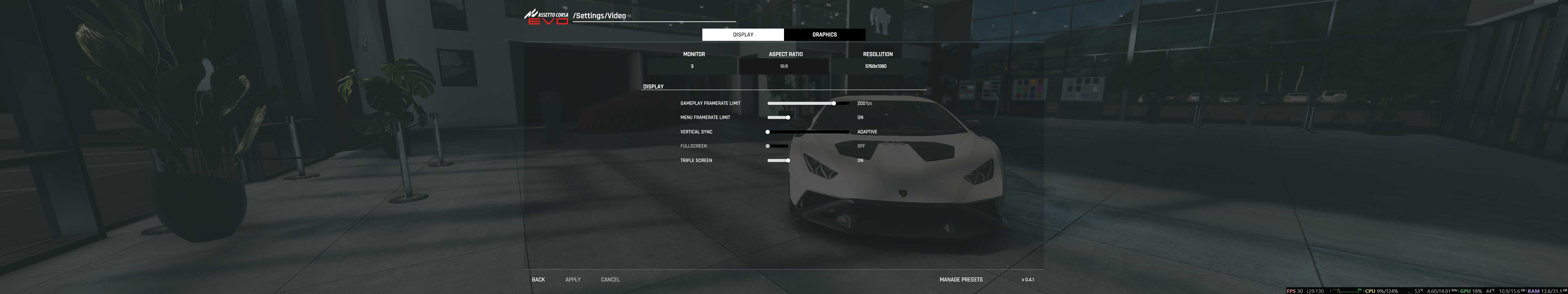Image resolution: width=1568 pixels, height=294 pixels.
Task: Adjust the Gameplay Framerate Limit slider
Action: pyautogui.click(x=833, y=103)
